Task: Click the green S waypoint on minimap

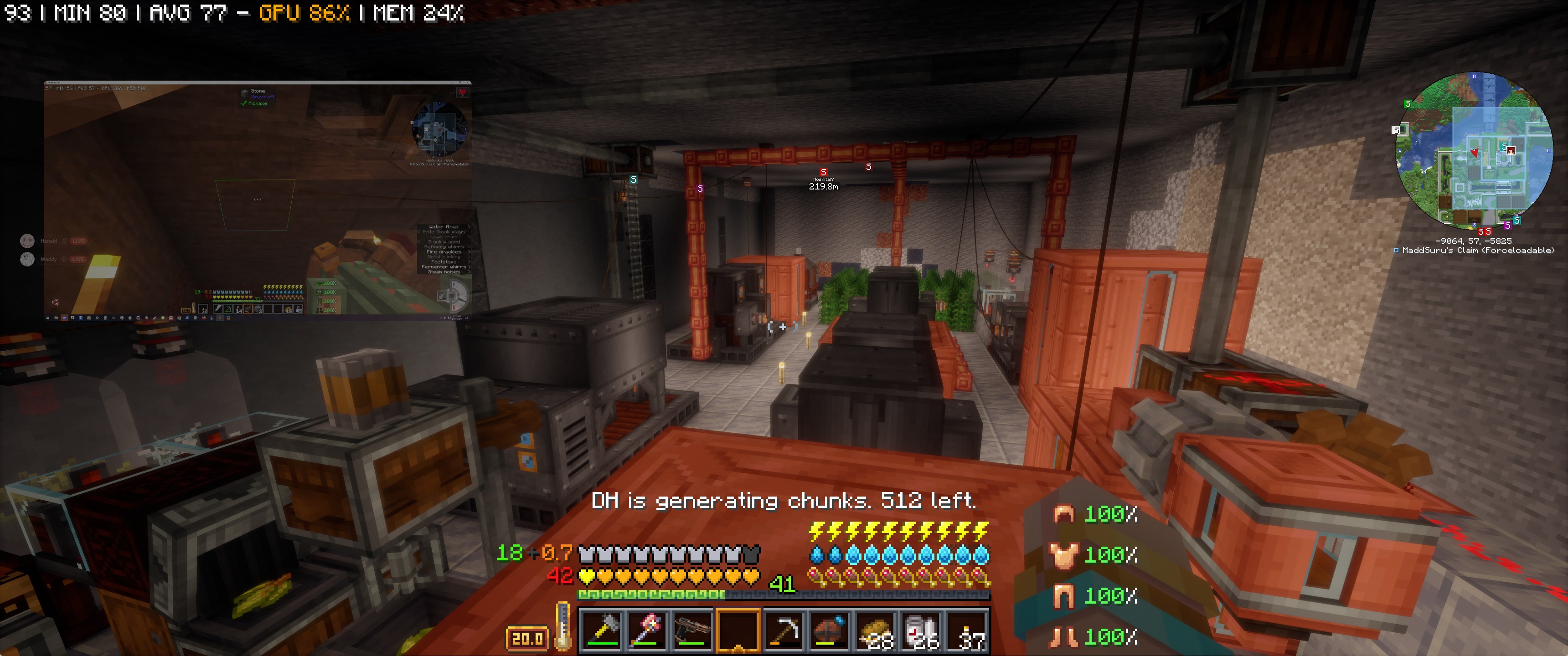Action: pyautogui.click(x=1407, y=104)
